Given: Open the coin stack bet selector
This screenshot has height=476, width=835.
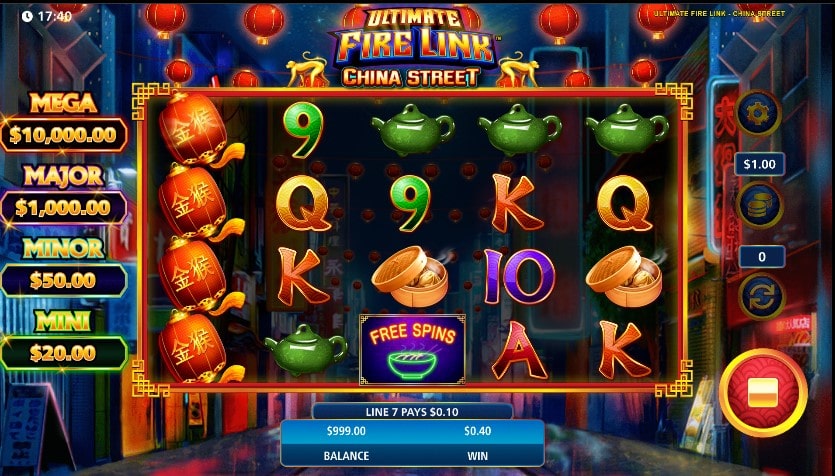Looking at the screenshot, I should [x=759, y=205].
